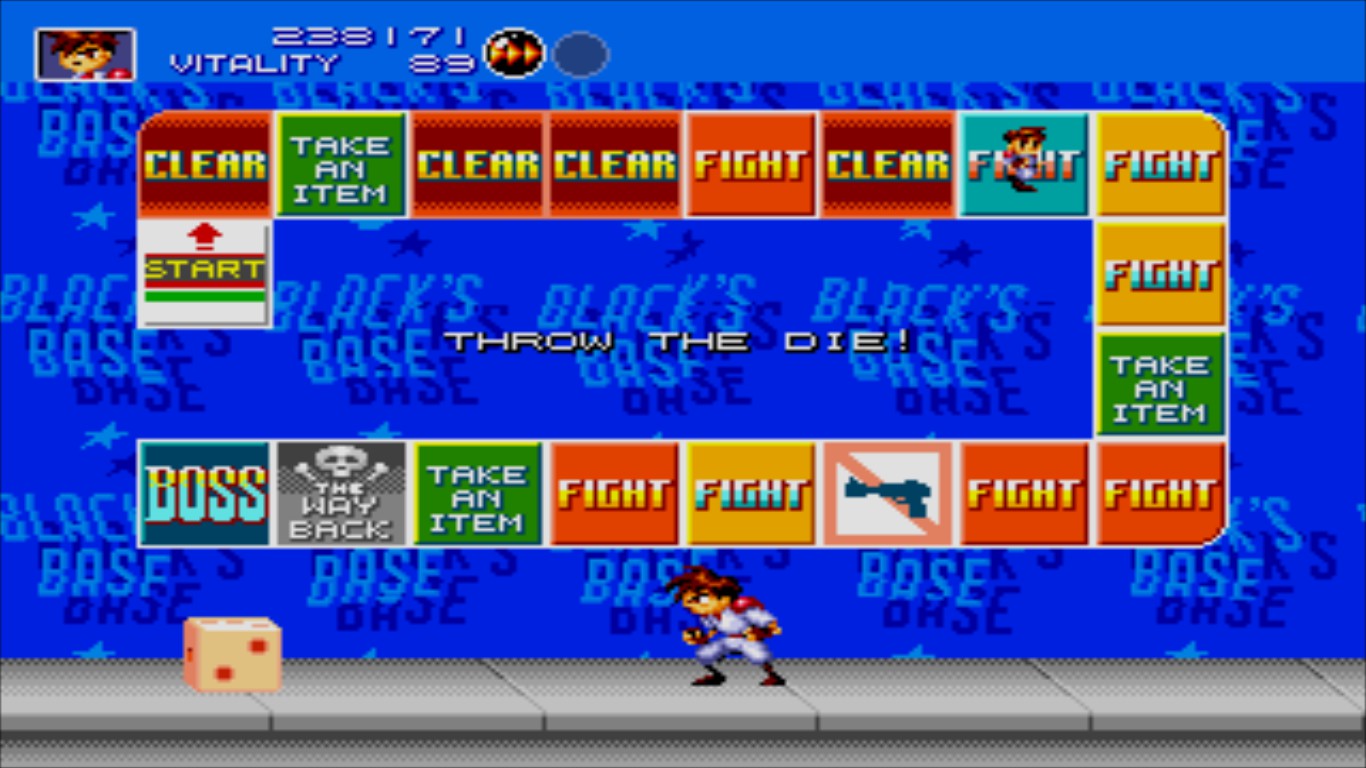Select the crossed-out gun tile
Screen dimensions: 1366x768
coord(888,492)
